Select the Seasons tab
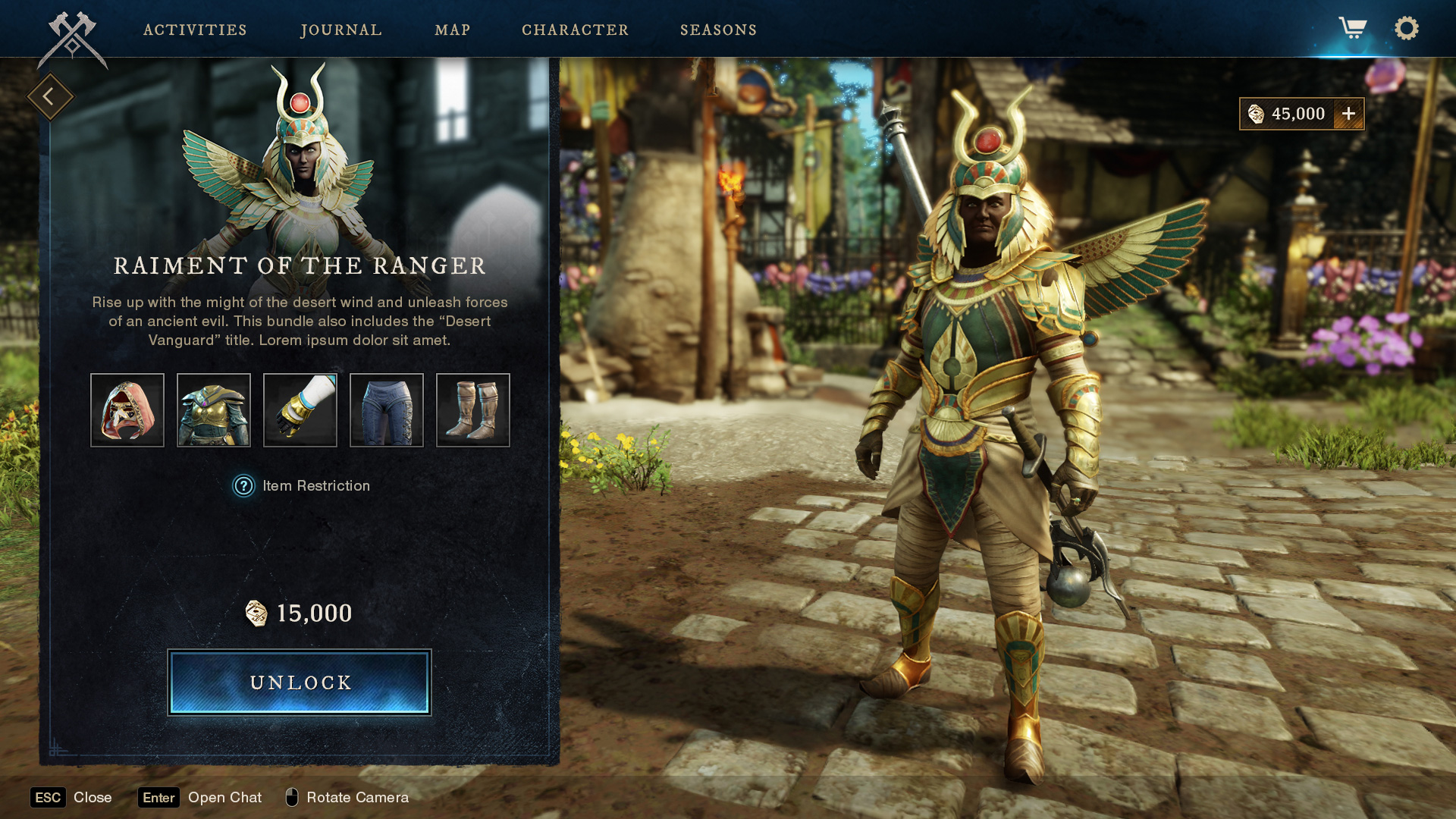 (718, 30)
